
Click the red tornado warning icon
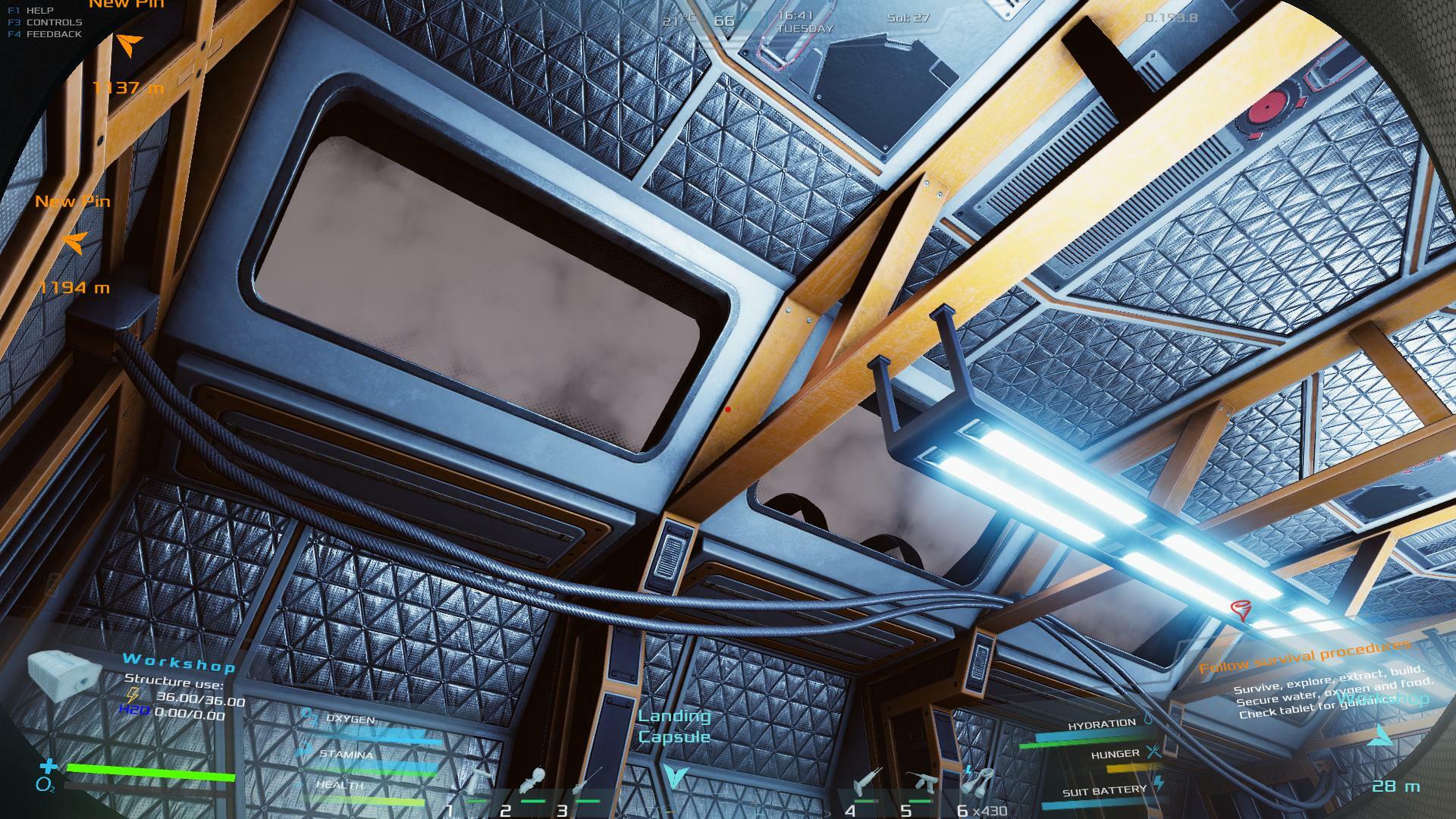click(1241, 610)
